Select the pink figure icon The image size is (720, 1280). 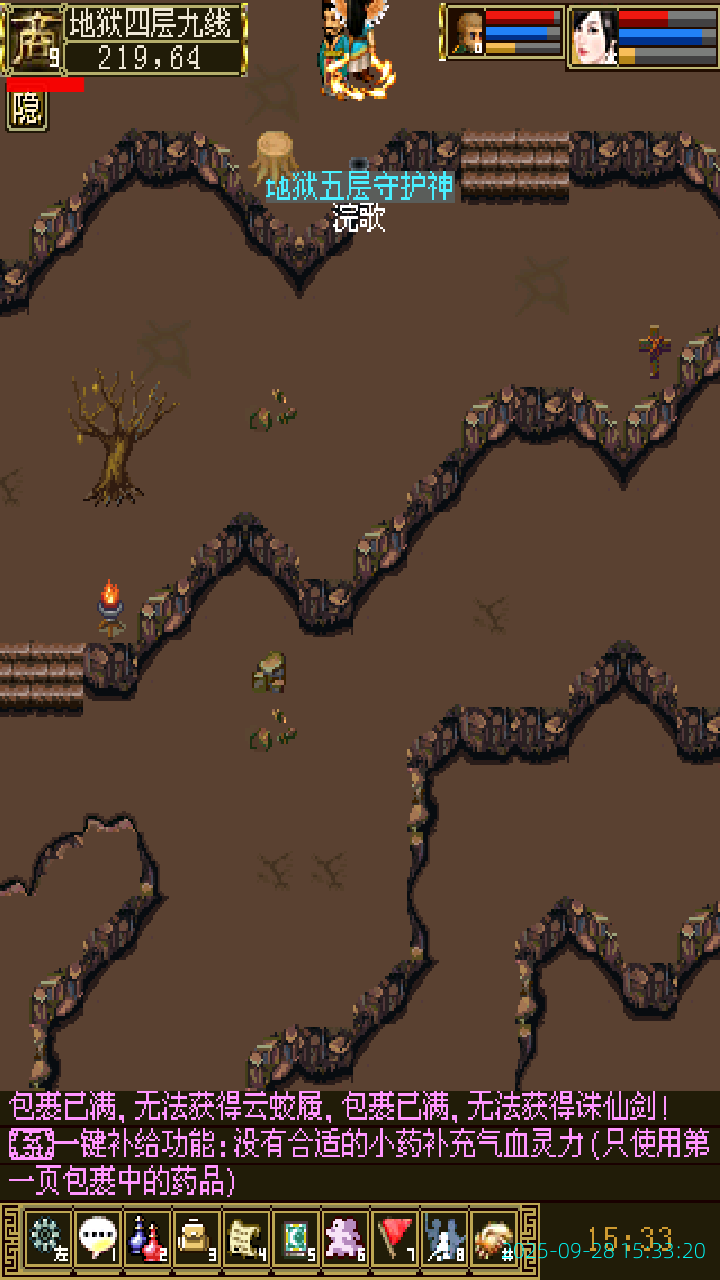[346, 1239]
